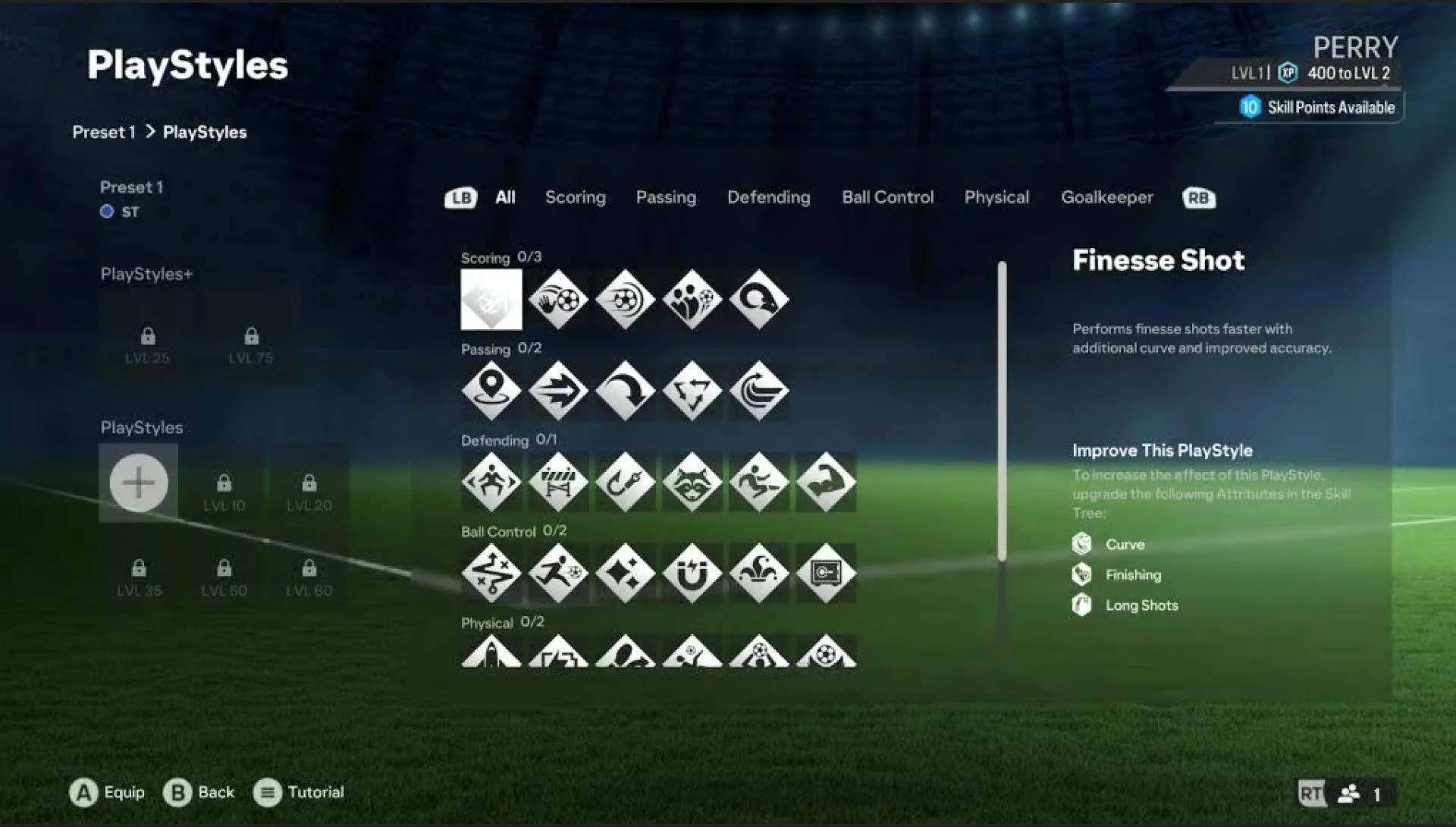This screenshot has width=1456, height=827.
Task: Select the ST position radio indicator
Action: [107, 212]
